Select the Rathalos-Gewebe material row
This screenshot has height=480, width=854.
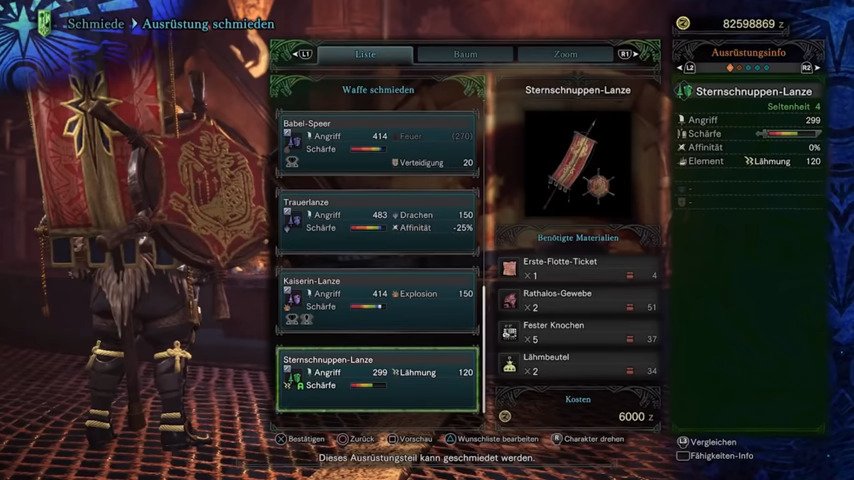pyautogui.click(x=580, y=300)
